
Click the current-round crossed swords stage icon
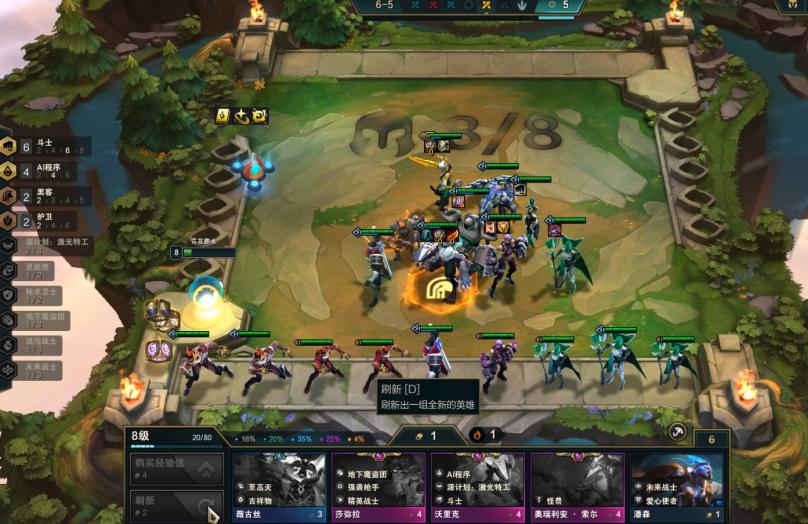pos(484,5)
